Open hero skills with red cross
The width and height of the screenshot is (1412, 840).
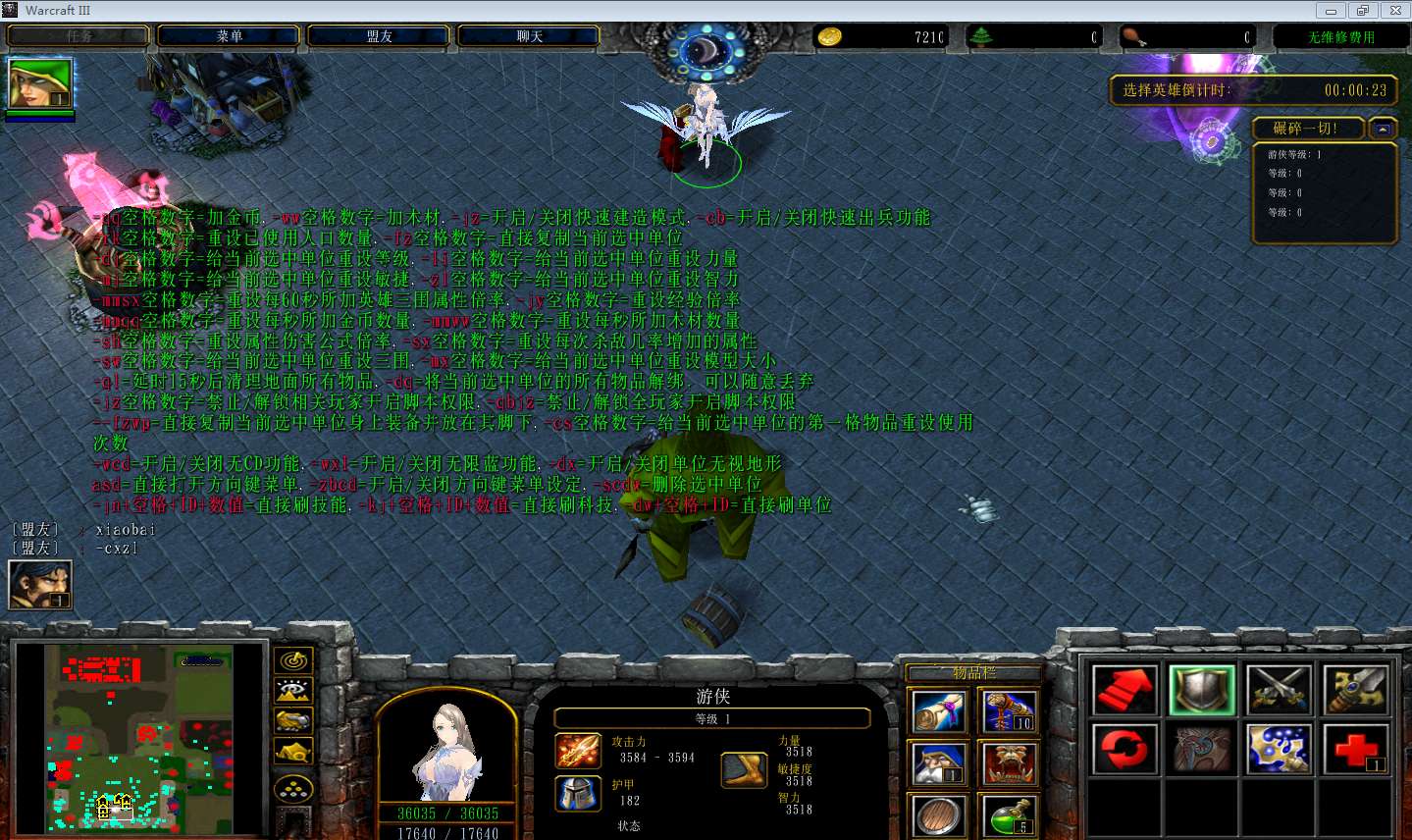1356,749
